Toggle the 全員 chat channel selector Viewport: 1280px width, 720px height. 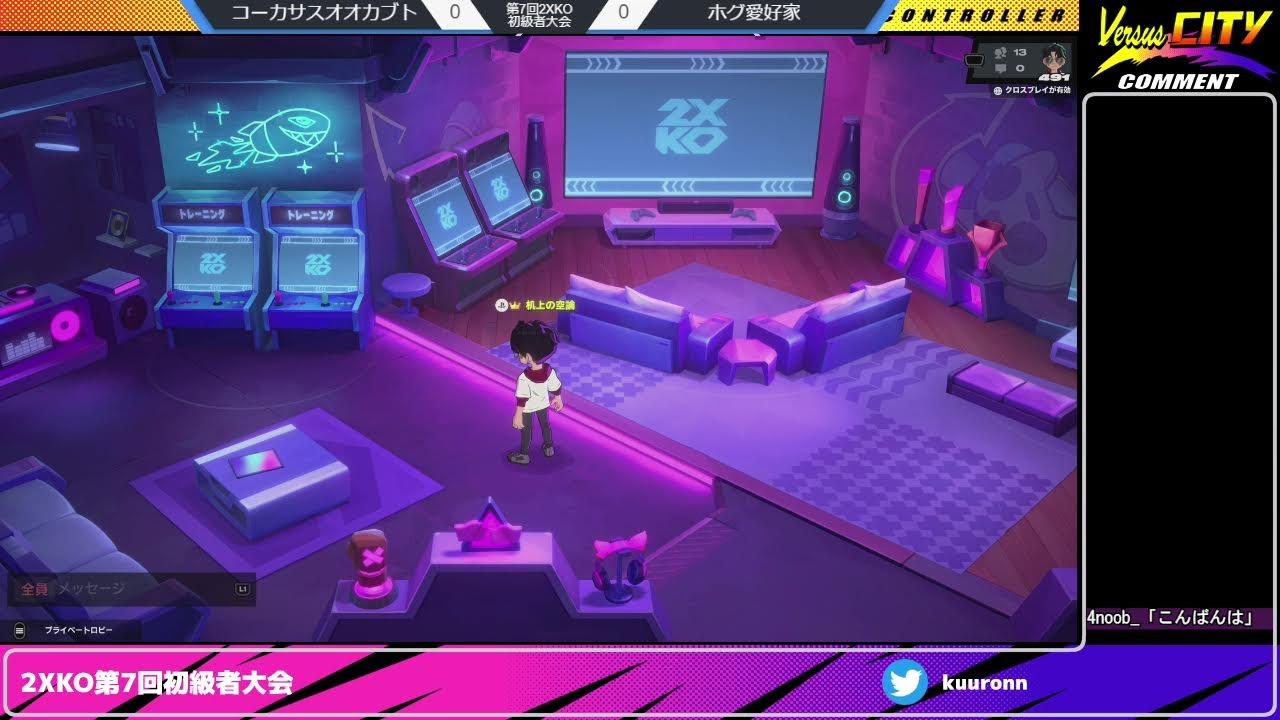tap(37, 589)
